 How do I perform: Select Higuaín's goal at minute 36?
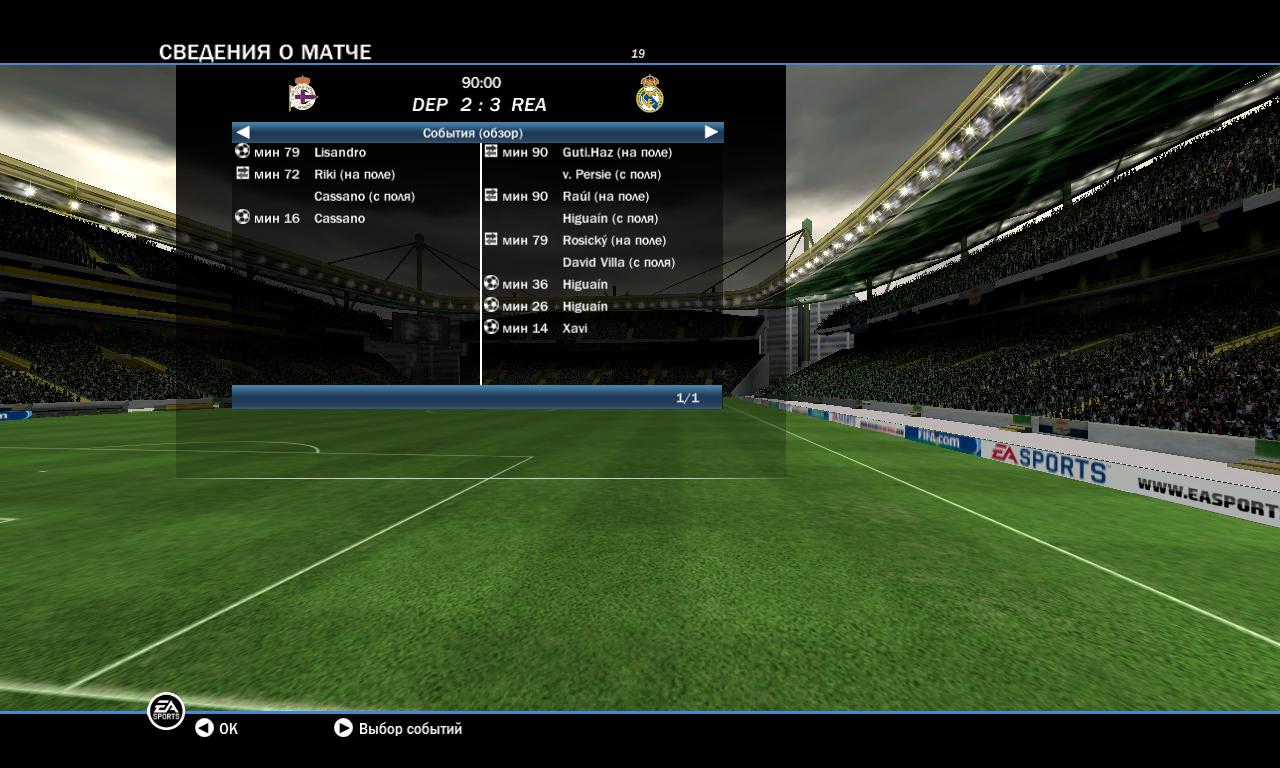[x=584, y=284]
